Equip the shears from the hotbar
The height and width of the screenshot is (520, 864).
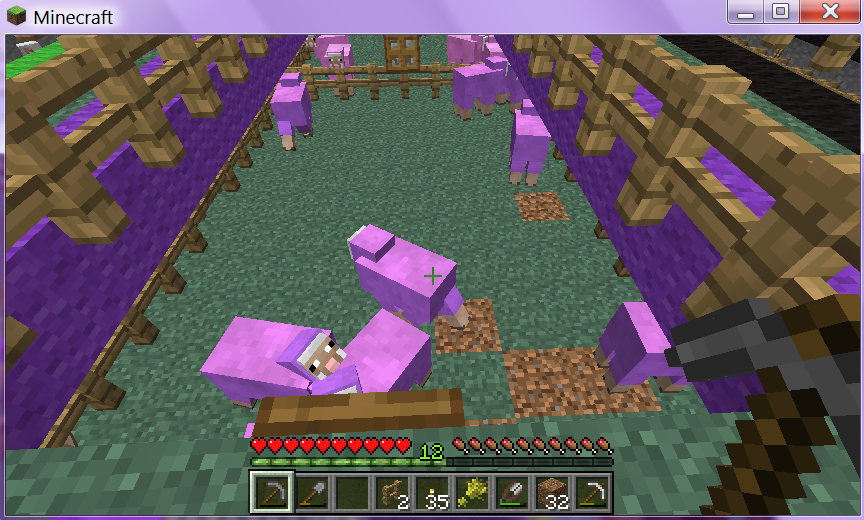point(511,492)
